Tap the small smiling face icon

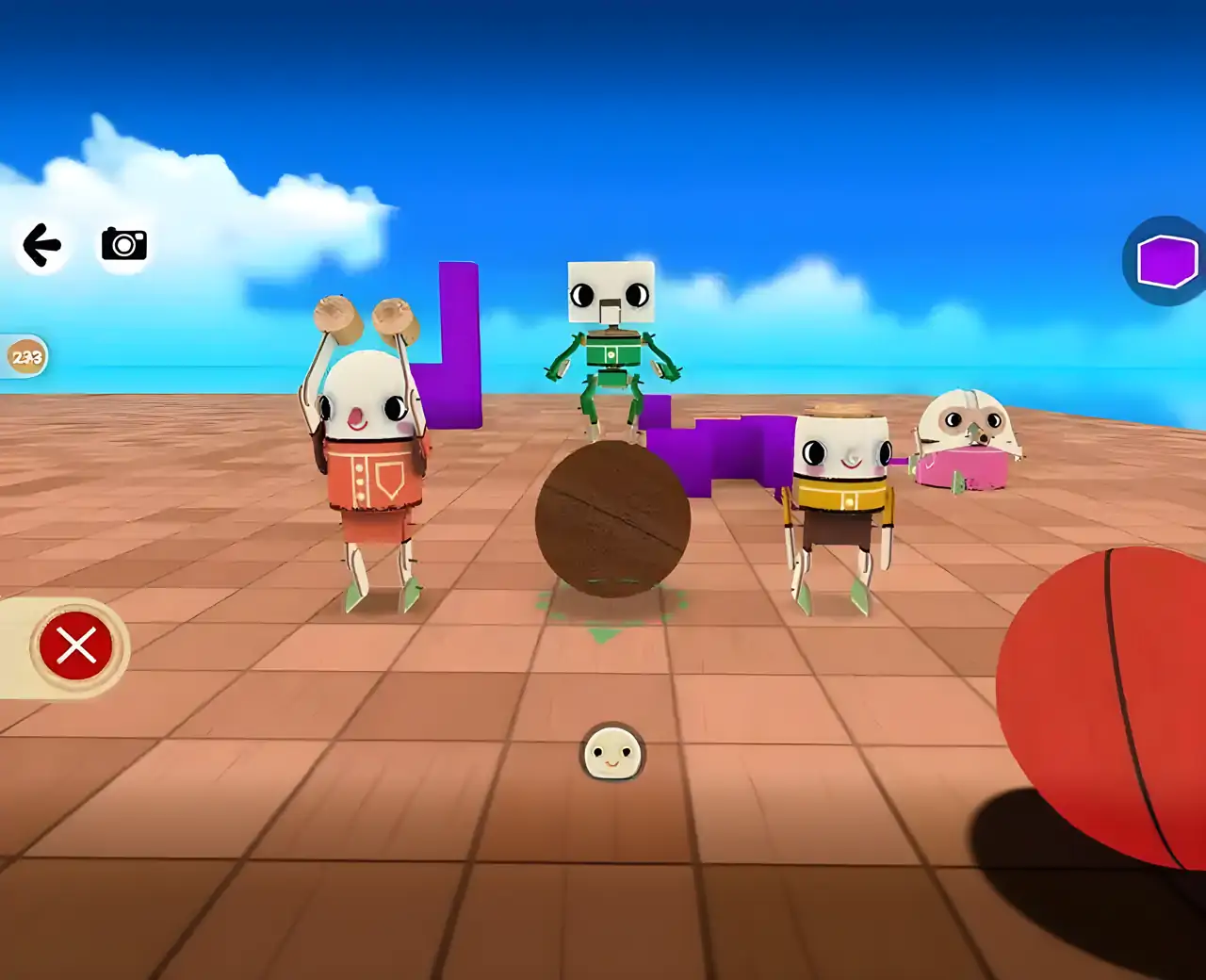[x=612, y=753]
